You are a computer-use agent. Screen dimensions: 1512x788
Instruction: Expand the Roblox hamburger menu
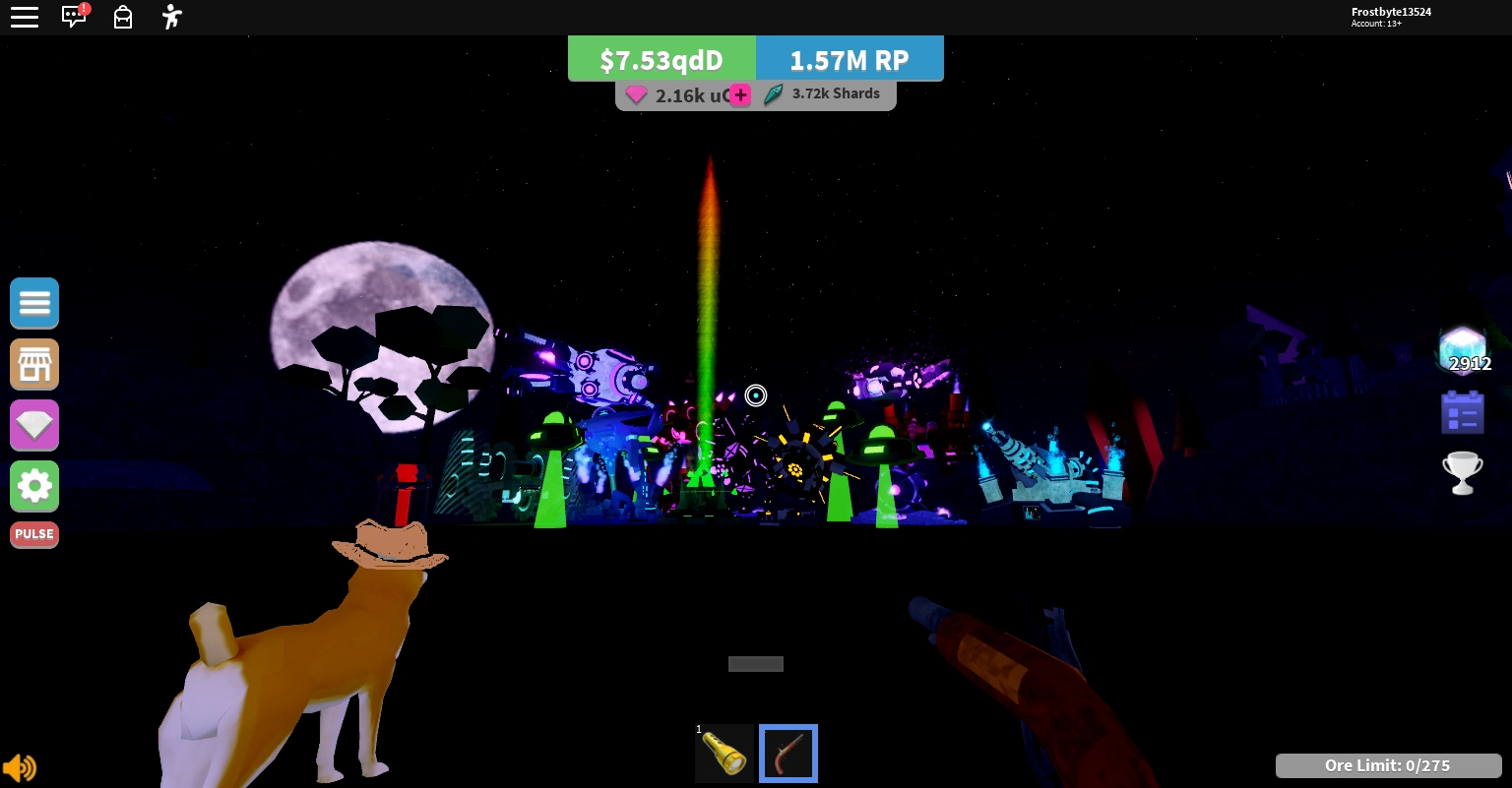25,17
